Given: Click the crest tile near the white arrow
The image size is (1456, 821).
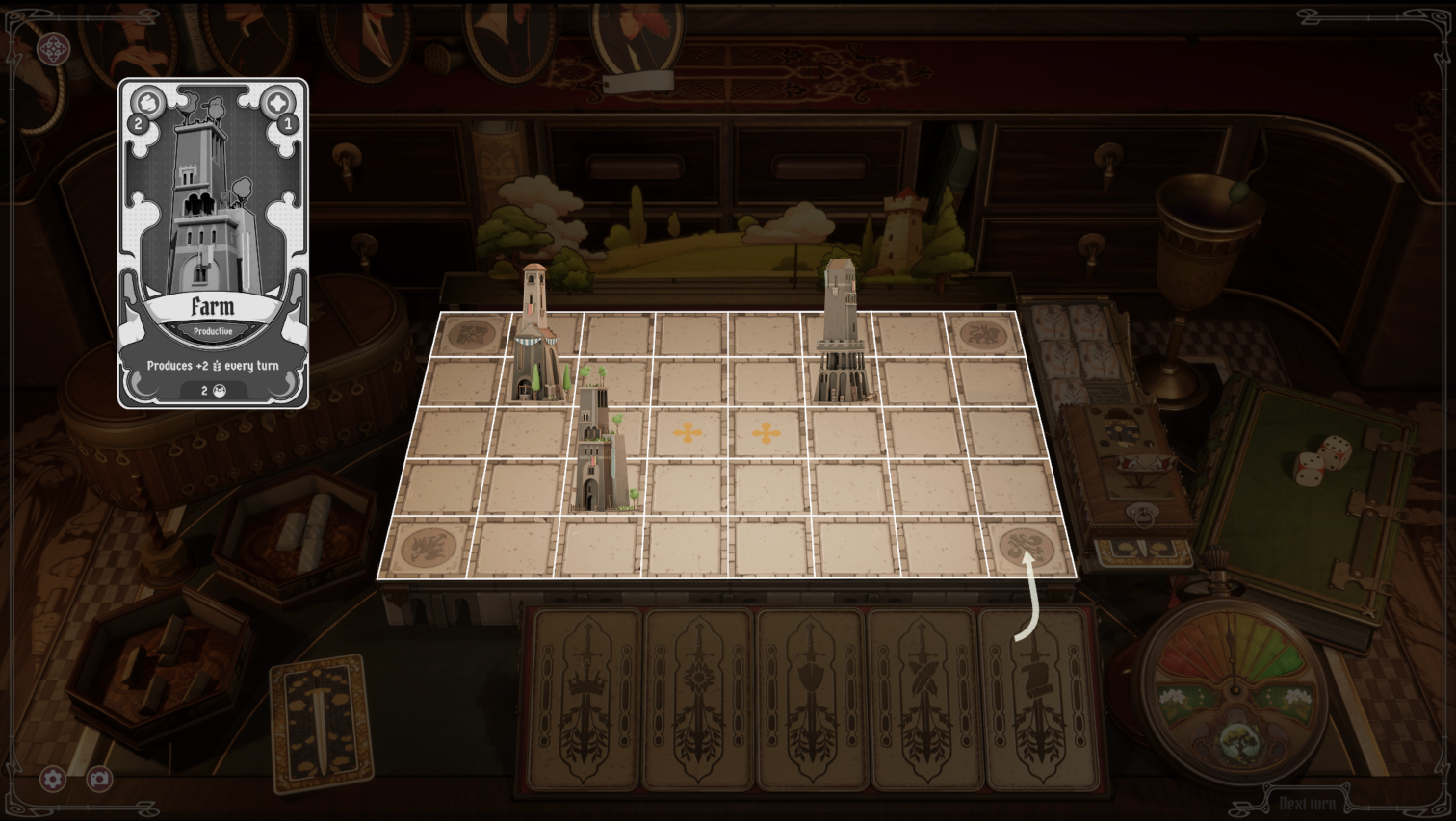Looking at the screenshot, I should coord(1023,545).
